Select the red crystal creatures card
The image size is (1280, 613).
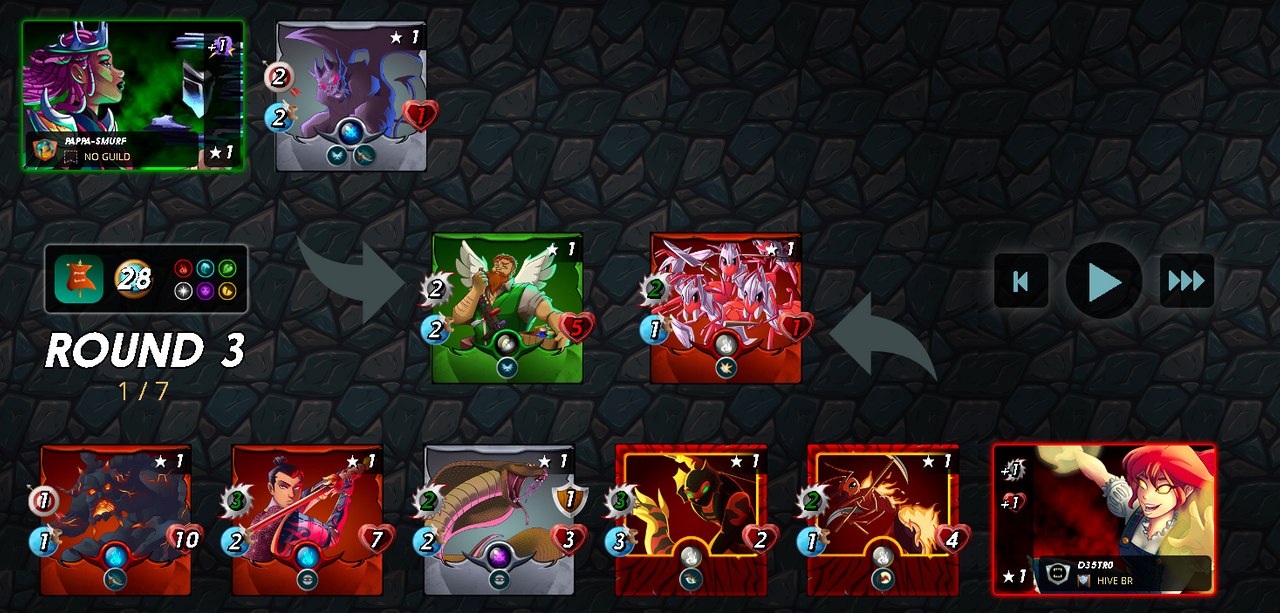726,308
